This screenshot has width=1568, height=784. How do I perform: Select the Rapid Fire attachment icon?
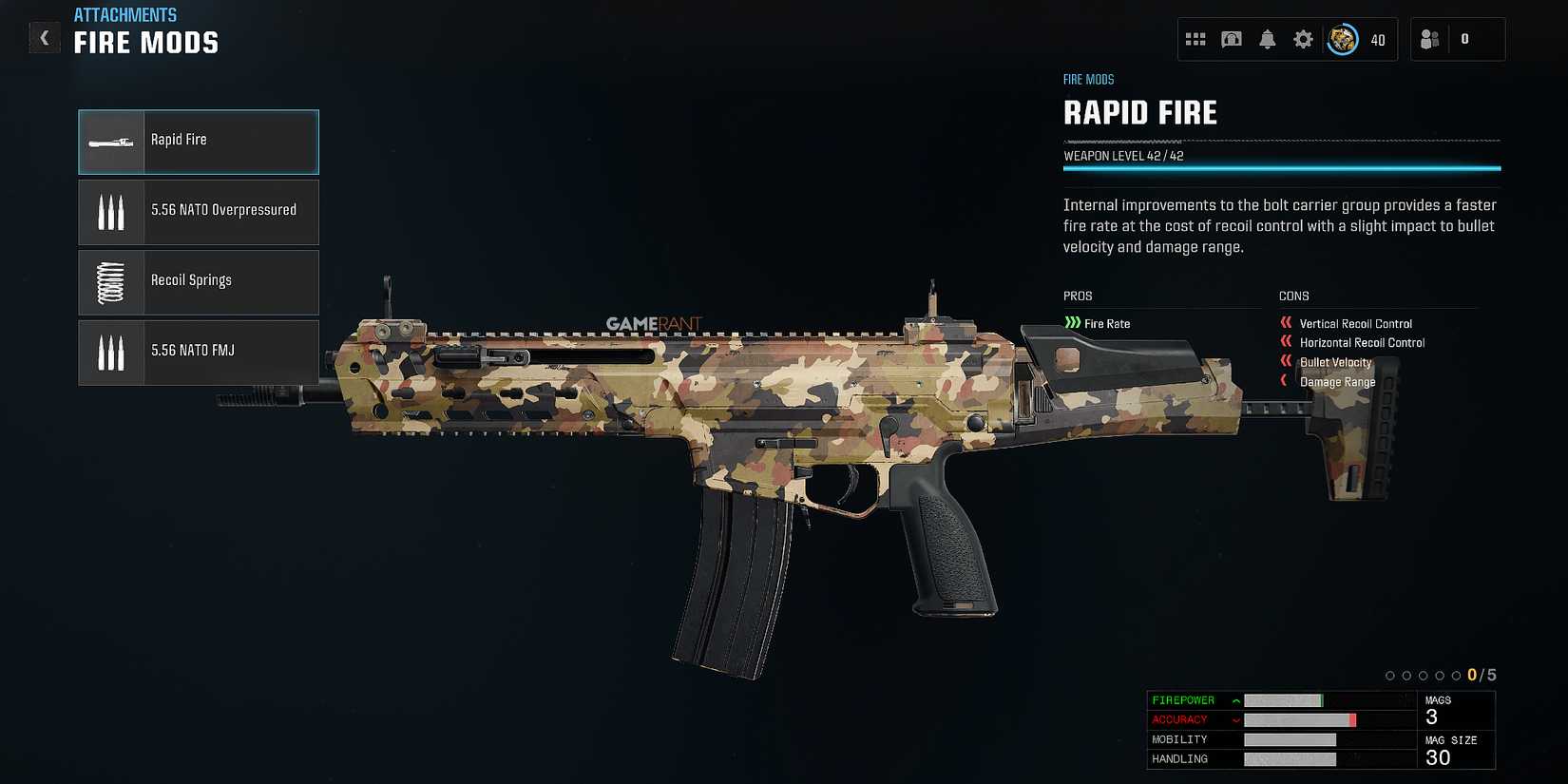click(x=111, y=140)
